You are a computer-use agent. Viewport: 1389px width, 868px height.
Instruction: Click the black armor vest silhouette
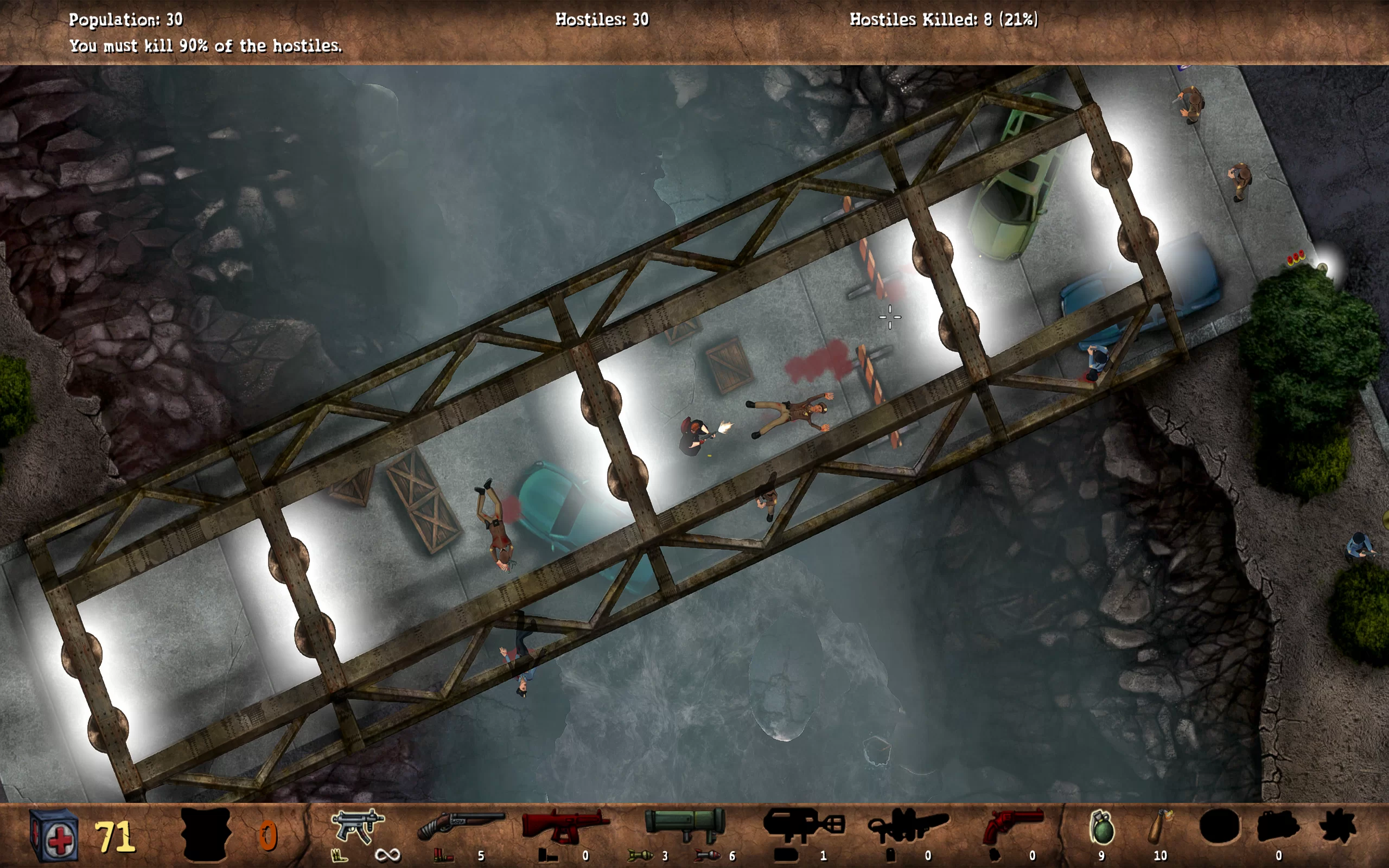[206, 835]
